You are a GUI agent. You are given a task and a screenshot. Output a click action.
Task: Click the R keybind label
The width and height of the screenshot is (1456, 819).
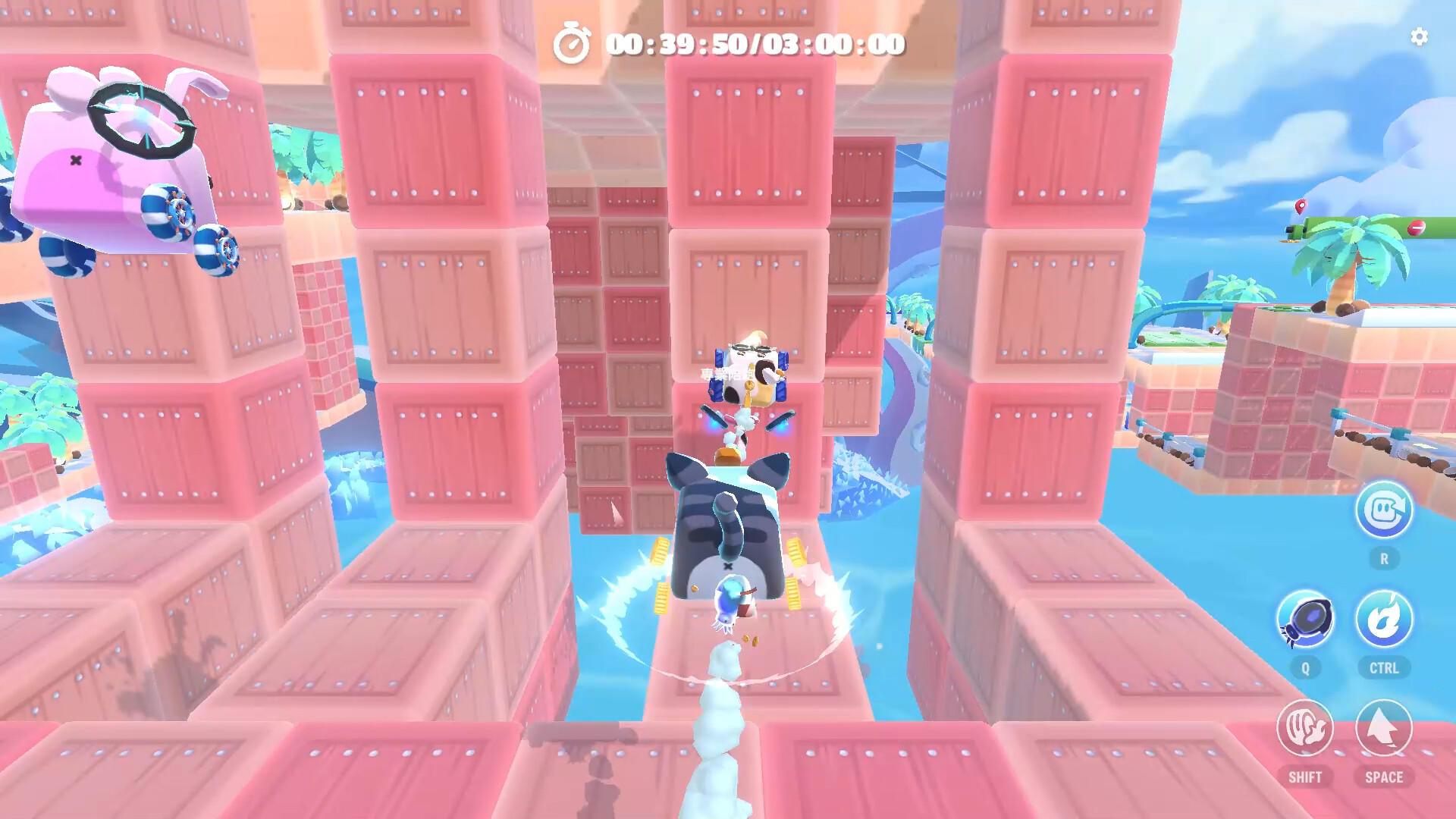coord(1384,557)
